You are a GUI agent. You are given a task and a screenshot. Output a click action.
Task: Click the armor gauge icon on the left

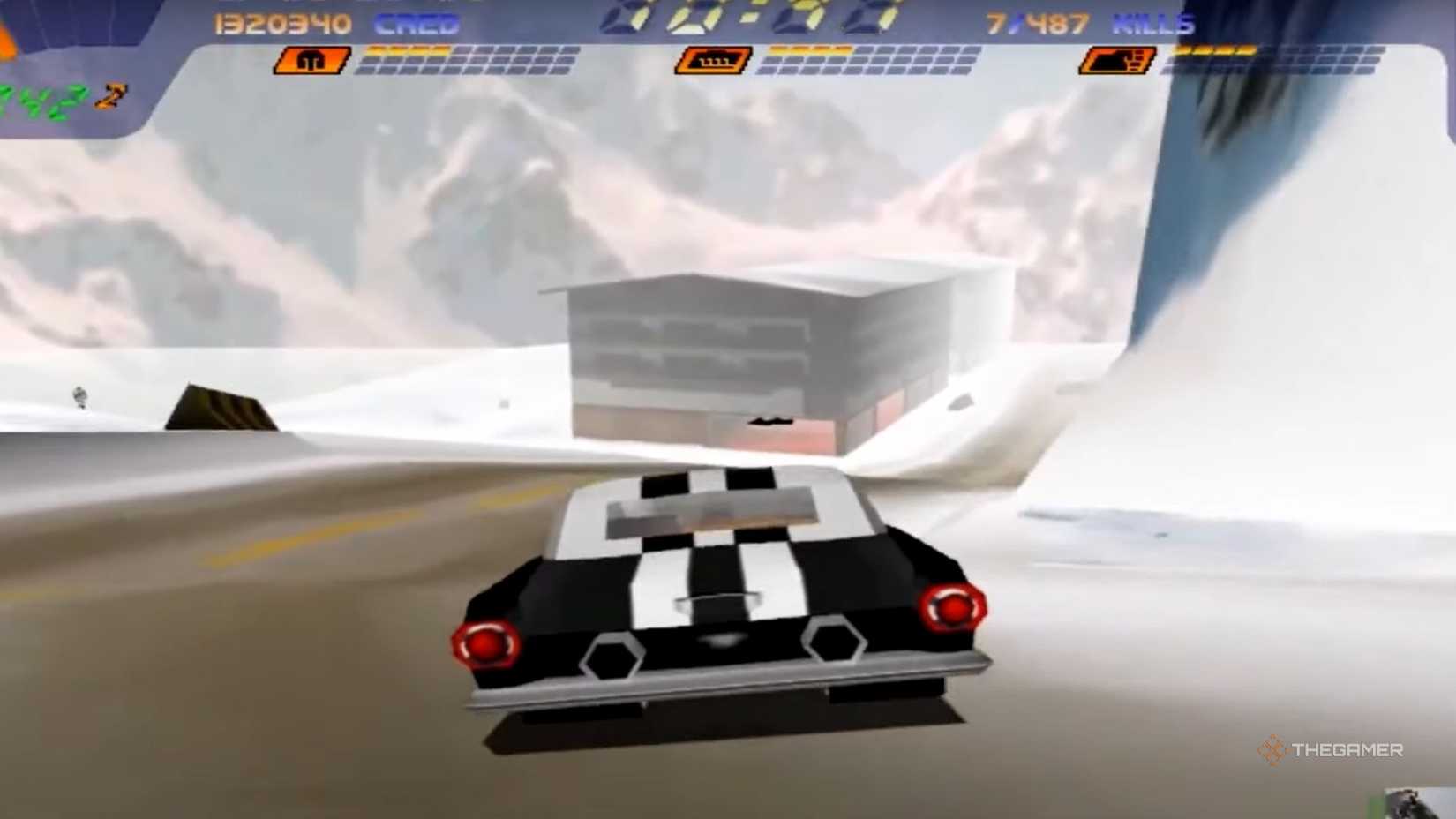tap(311, 60)
